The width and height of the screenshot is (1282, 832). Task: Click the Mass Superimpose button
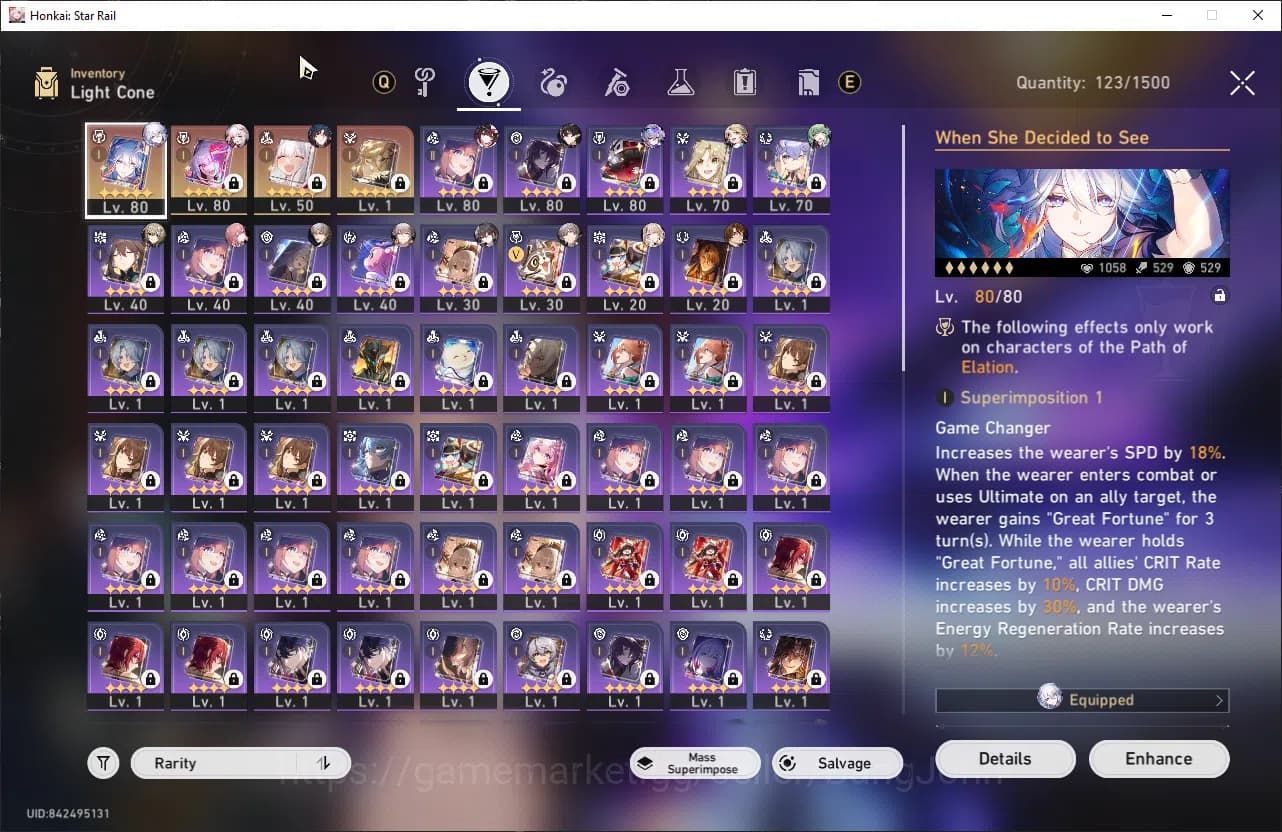point(695,762)
